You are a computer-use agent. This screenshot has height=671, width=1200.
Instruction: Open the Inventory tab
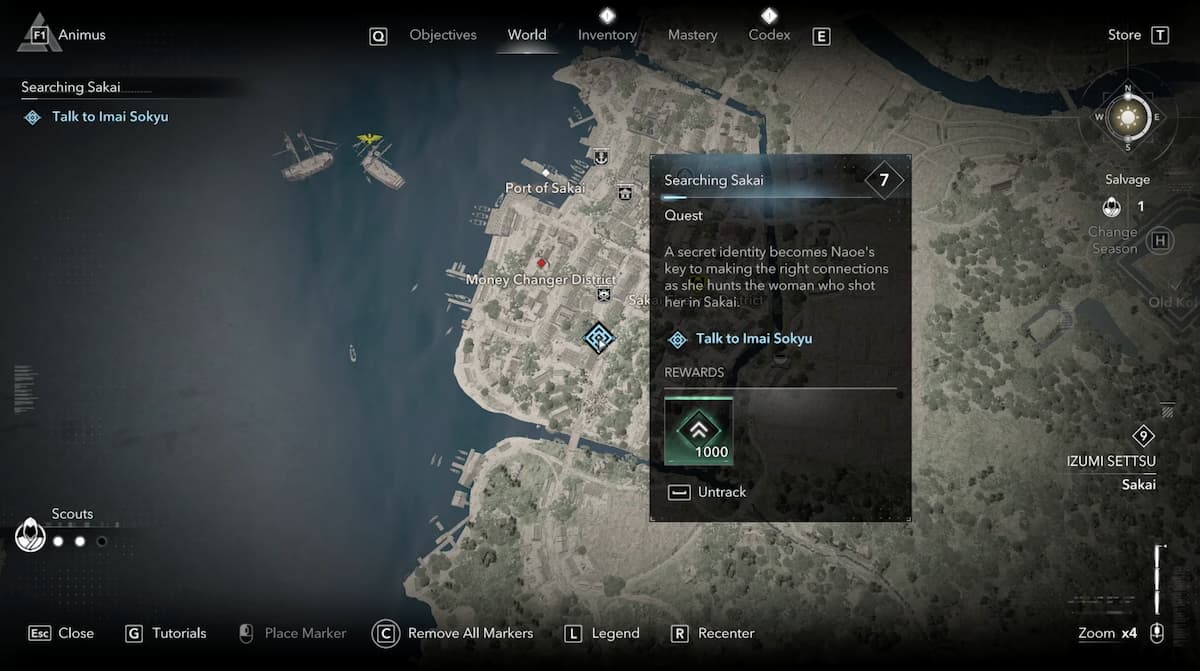point(607,35)
